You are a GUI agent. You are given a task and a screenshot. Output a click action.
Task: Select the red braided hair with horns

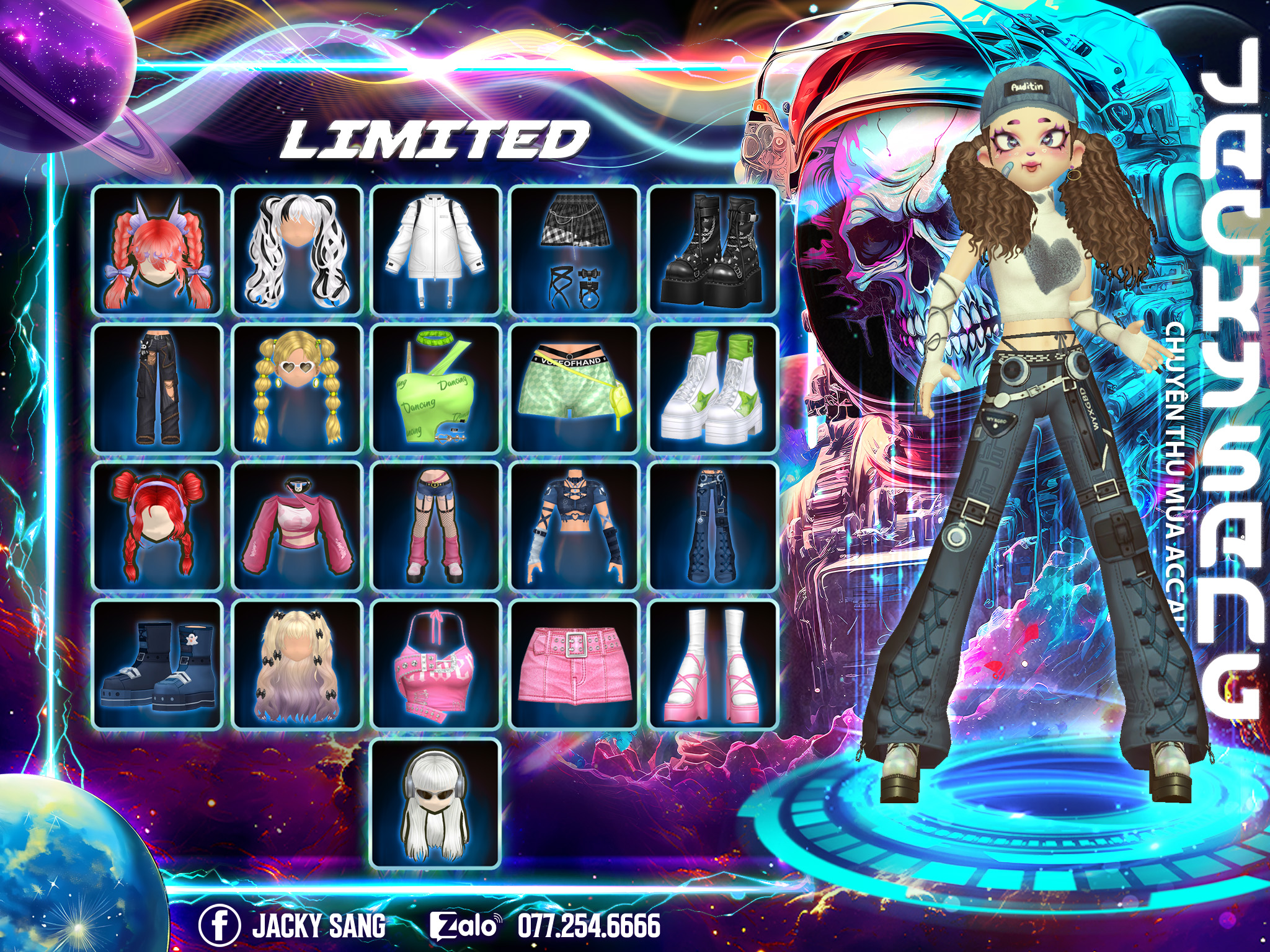tap(158, 250)
